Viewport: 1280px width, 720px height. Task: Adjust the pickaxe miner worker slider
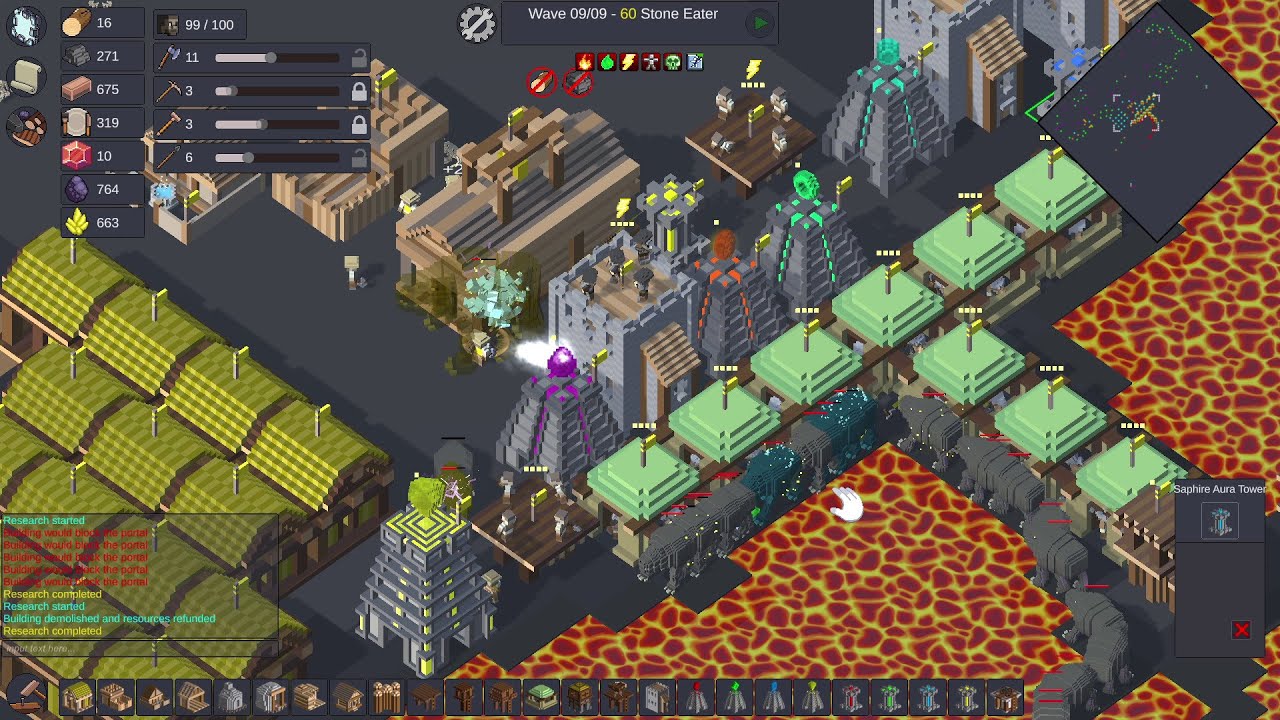point(226,91)
